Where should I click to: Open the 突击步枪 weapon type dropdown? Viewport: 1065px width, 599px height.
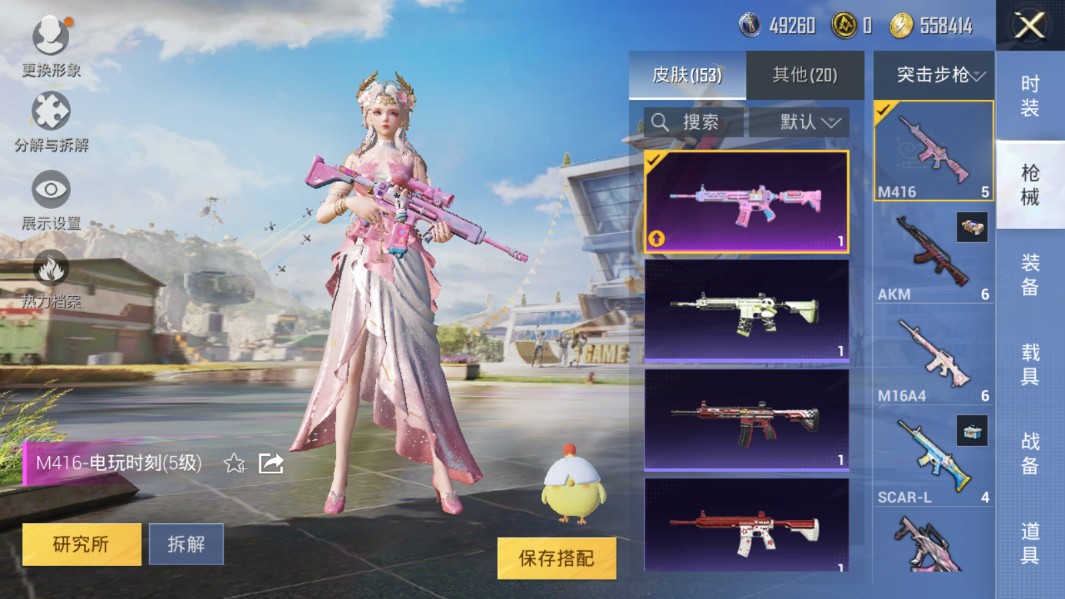click(x=934, y=75)
